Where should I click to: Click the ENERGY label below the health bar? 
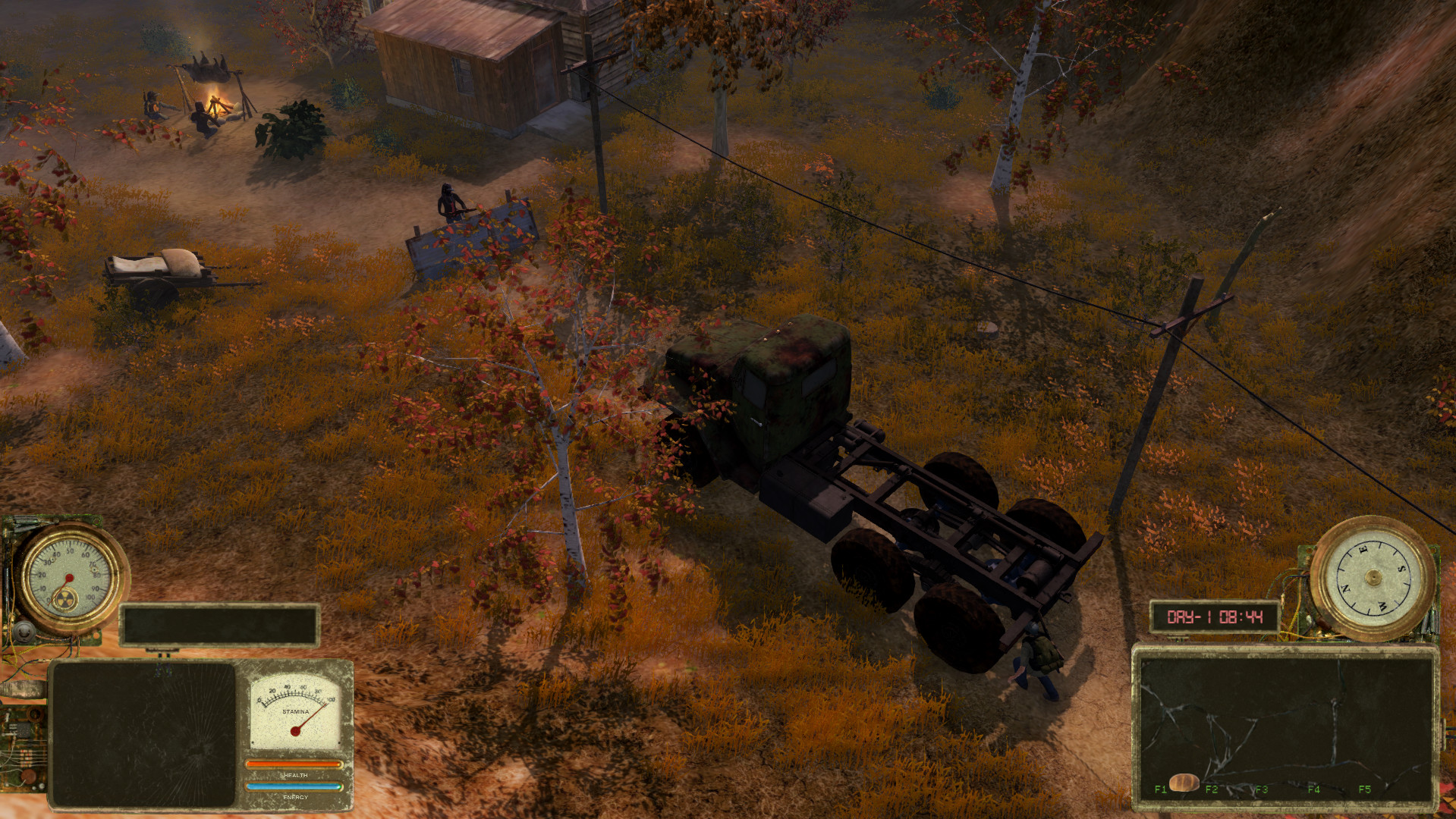pos(295,797)
